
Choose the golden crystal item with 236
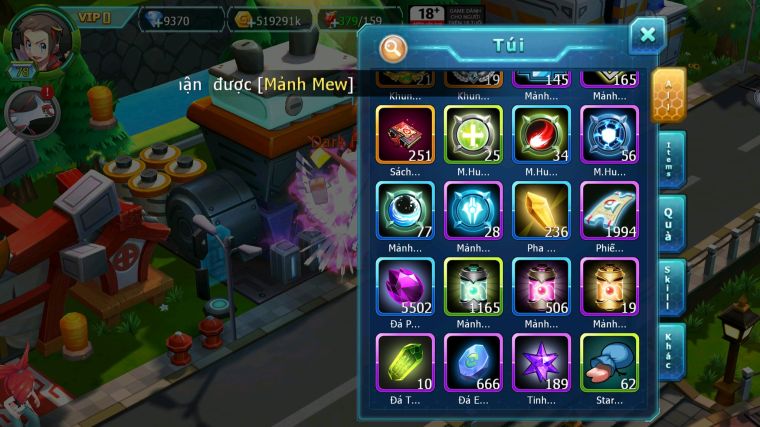[x=541, y=210]
